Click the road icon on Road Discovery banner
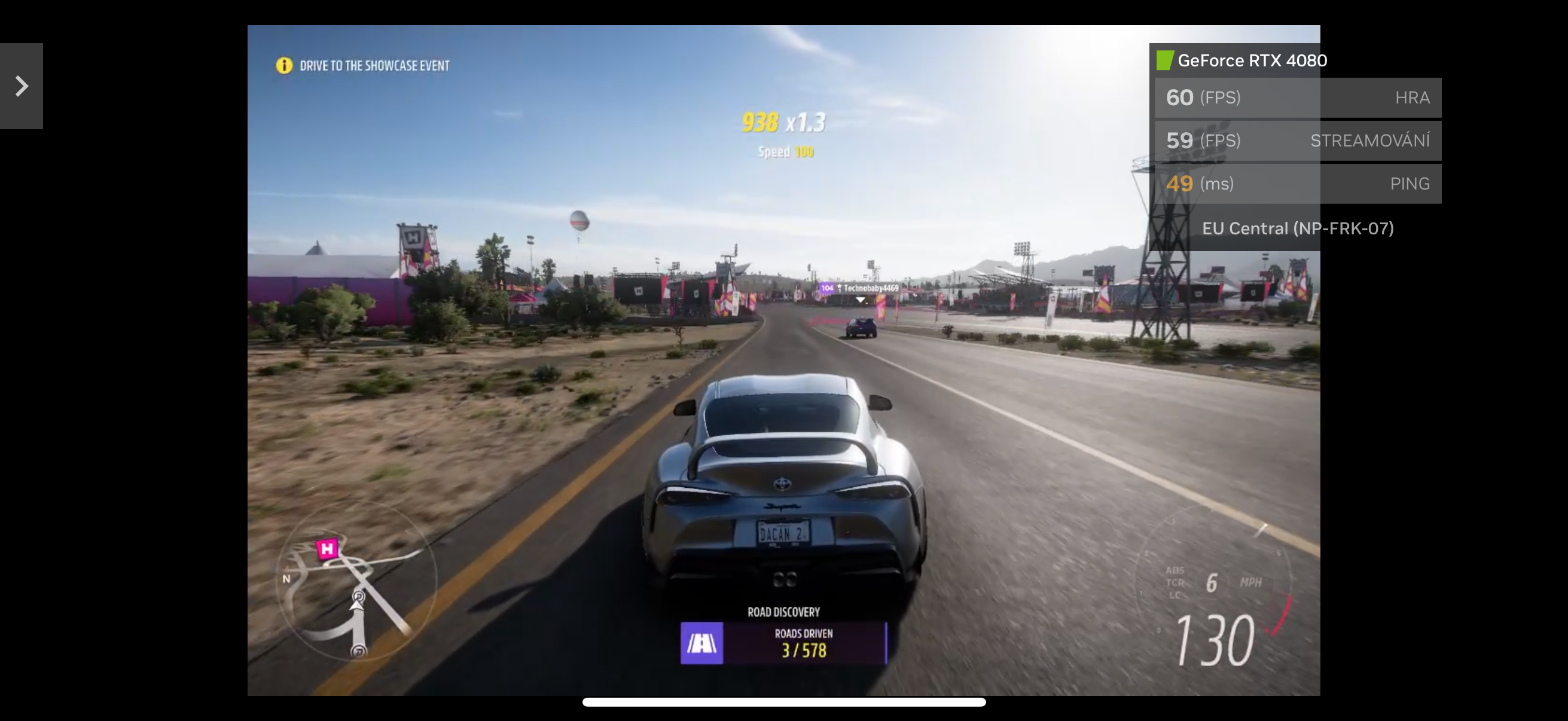Screen dimensions: 1568x721 (x=701, y=644)
